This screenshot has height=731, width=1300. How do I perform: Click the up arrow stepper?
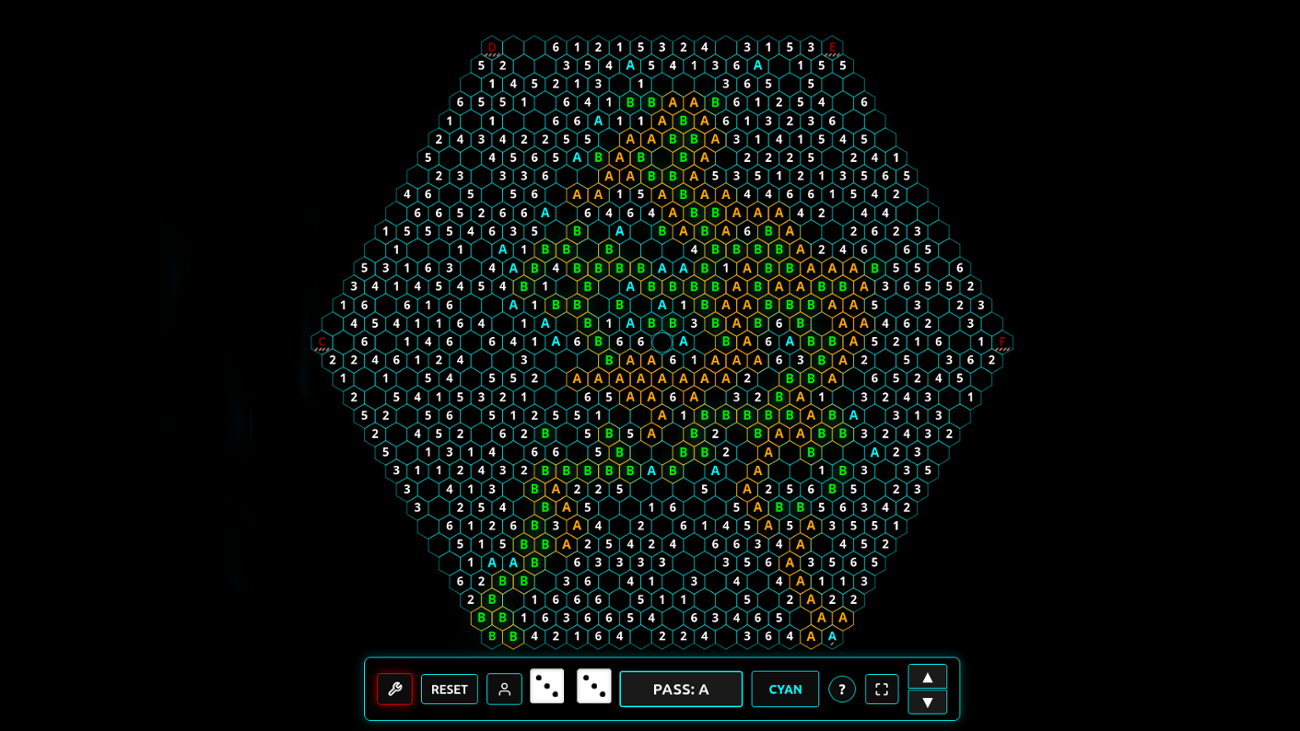tap(928, 677)
